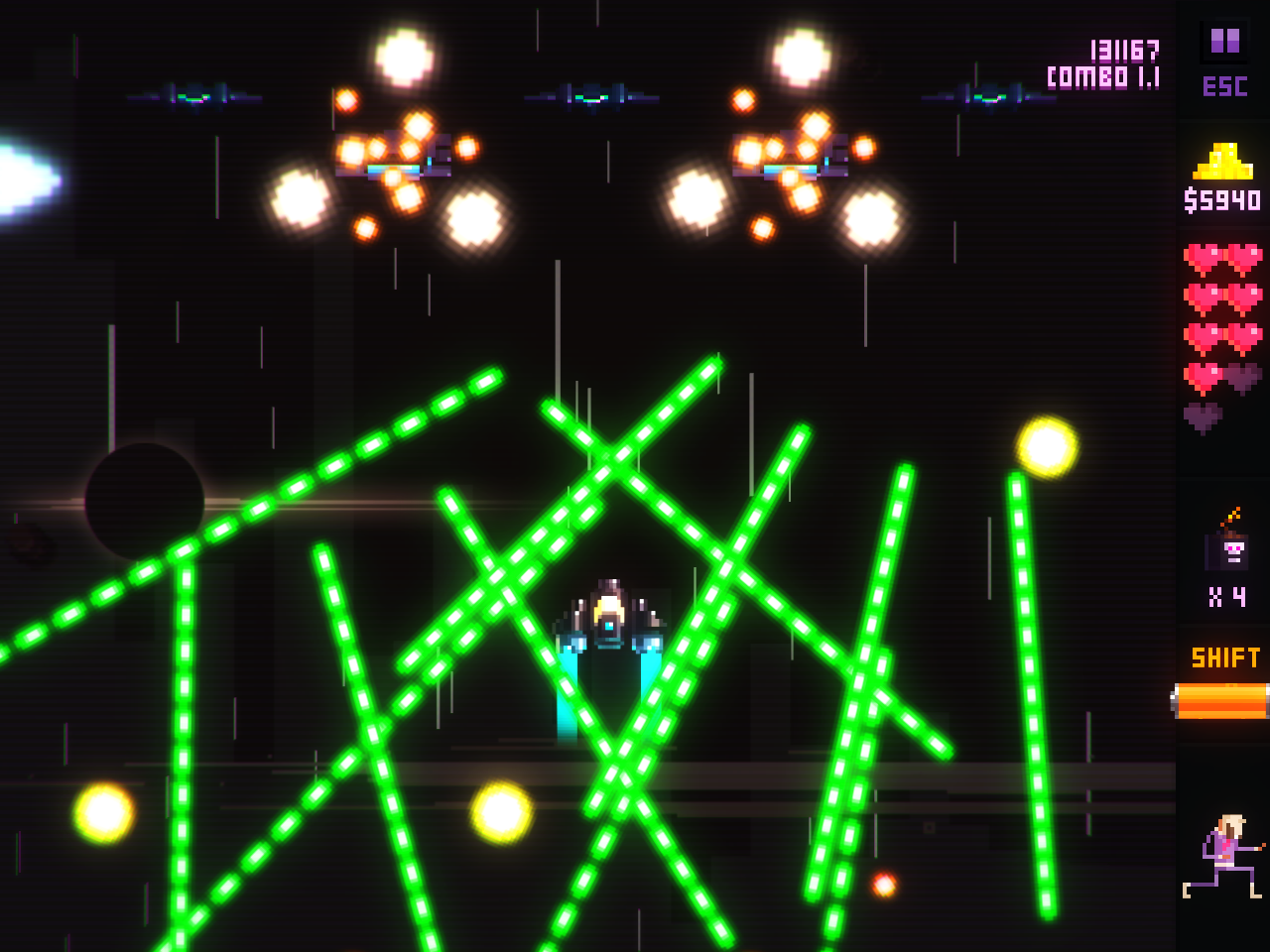
Task: Activate the skull bomb icon
Action: point(1229,544)
